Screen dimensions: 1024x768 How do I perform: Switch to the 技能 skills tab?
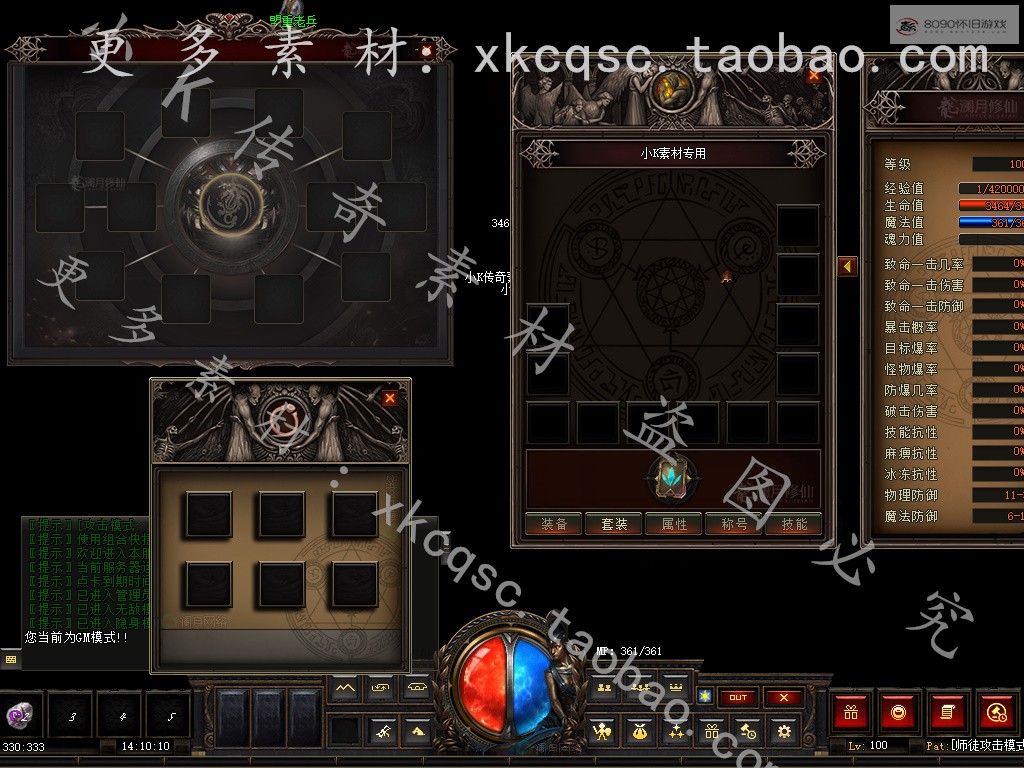click(794, 524)
